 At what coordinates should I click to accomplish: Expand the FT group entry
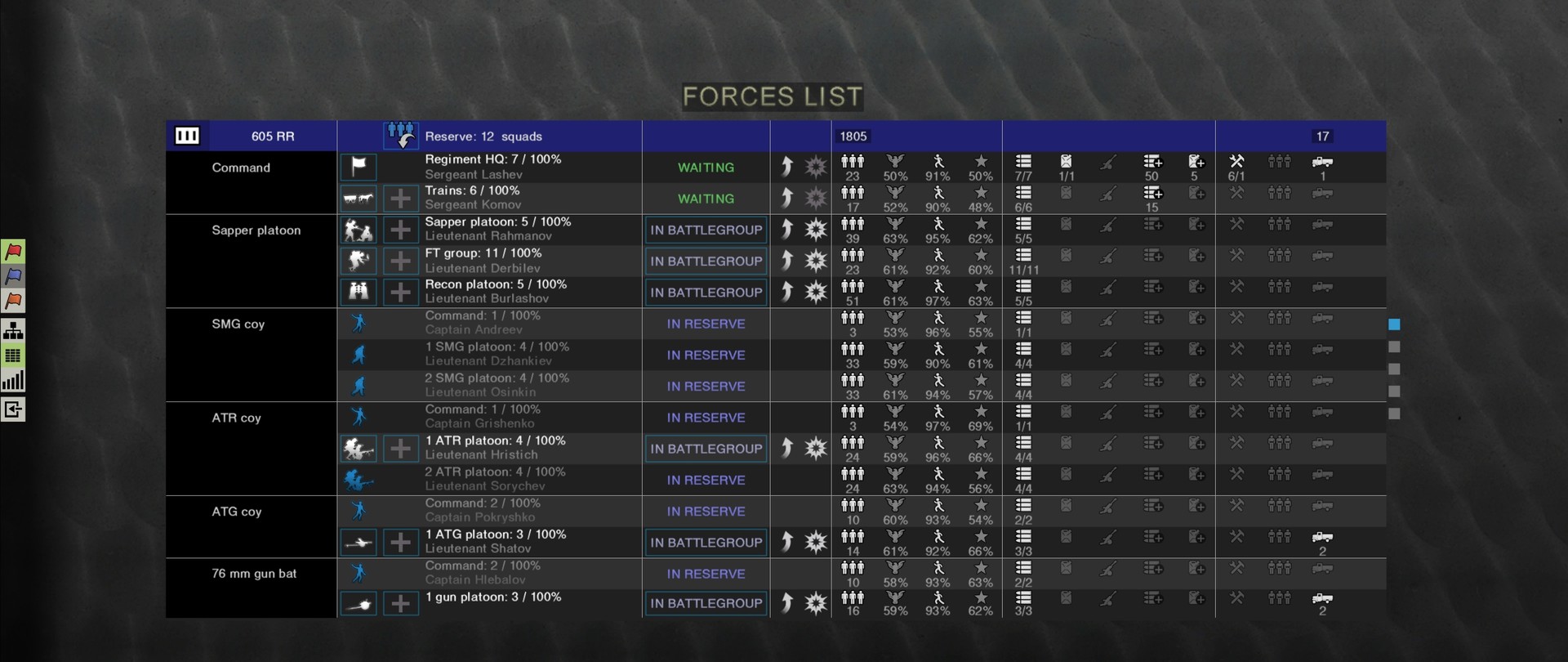pyautogui.click(x=400, y=261)
